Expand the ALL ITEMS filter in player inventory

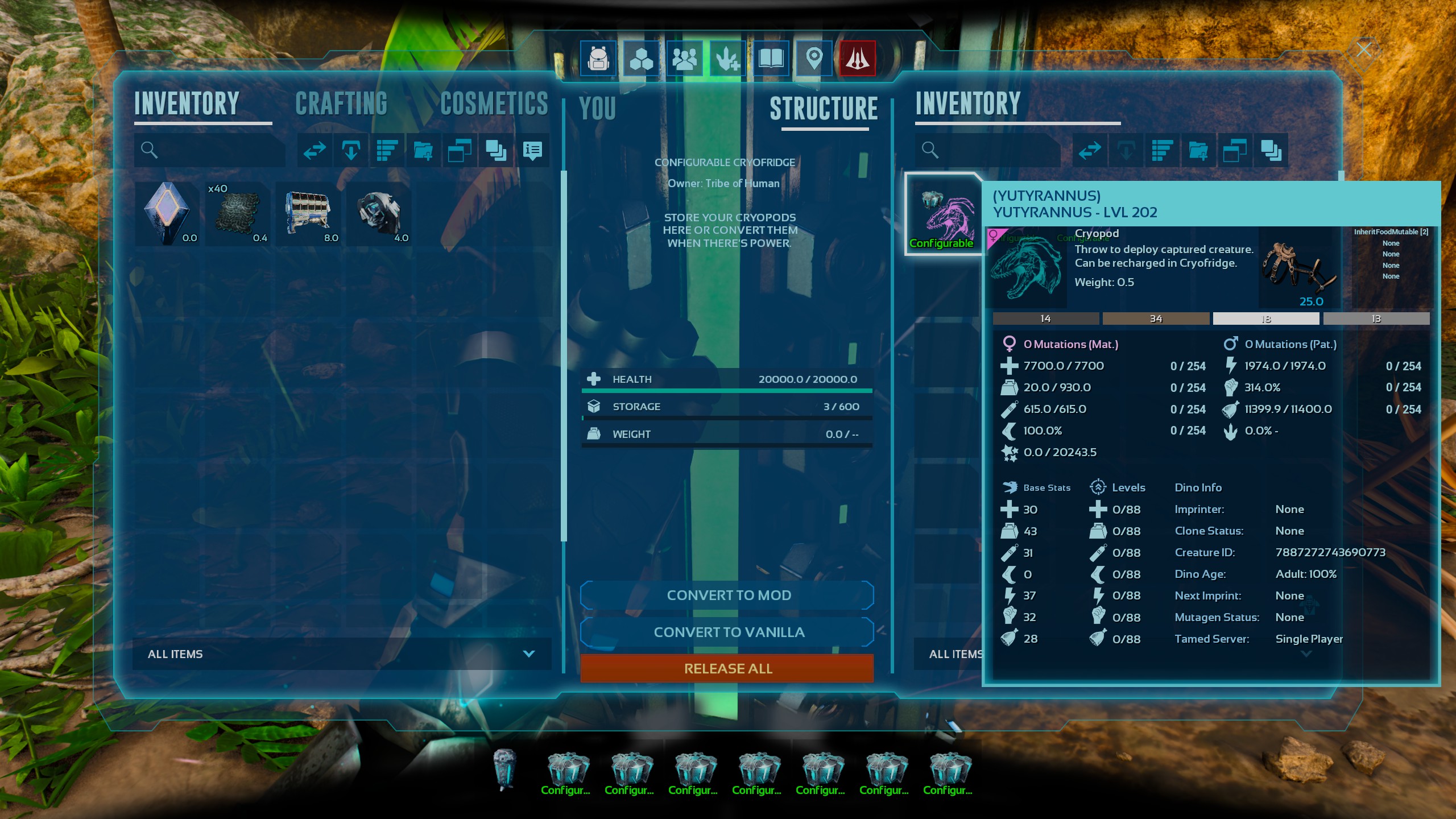point(528,654)
